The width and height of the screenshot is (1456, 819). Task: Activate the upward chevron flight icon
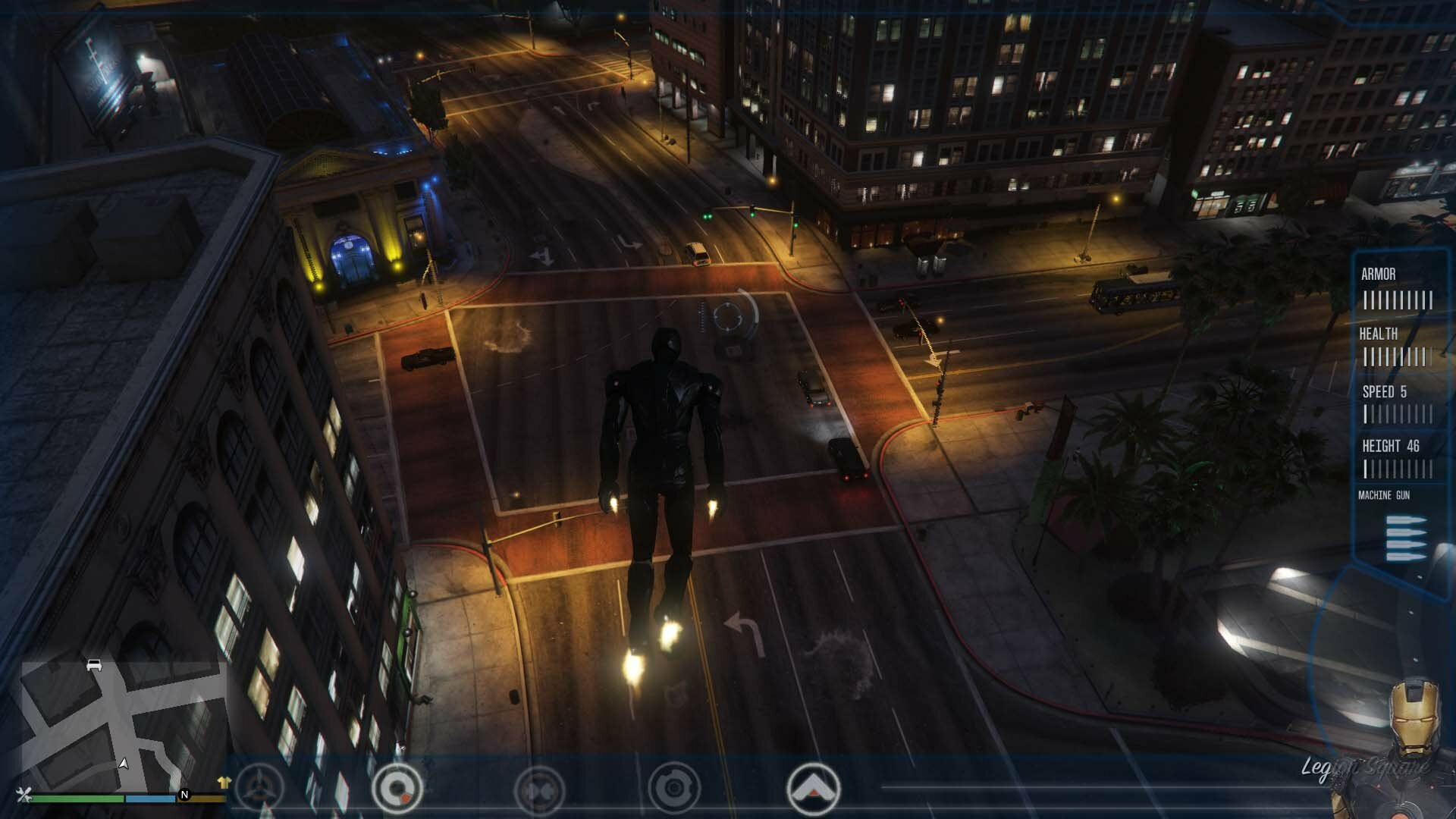coord(814,789)
